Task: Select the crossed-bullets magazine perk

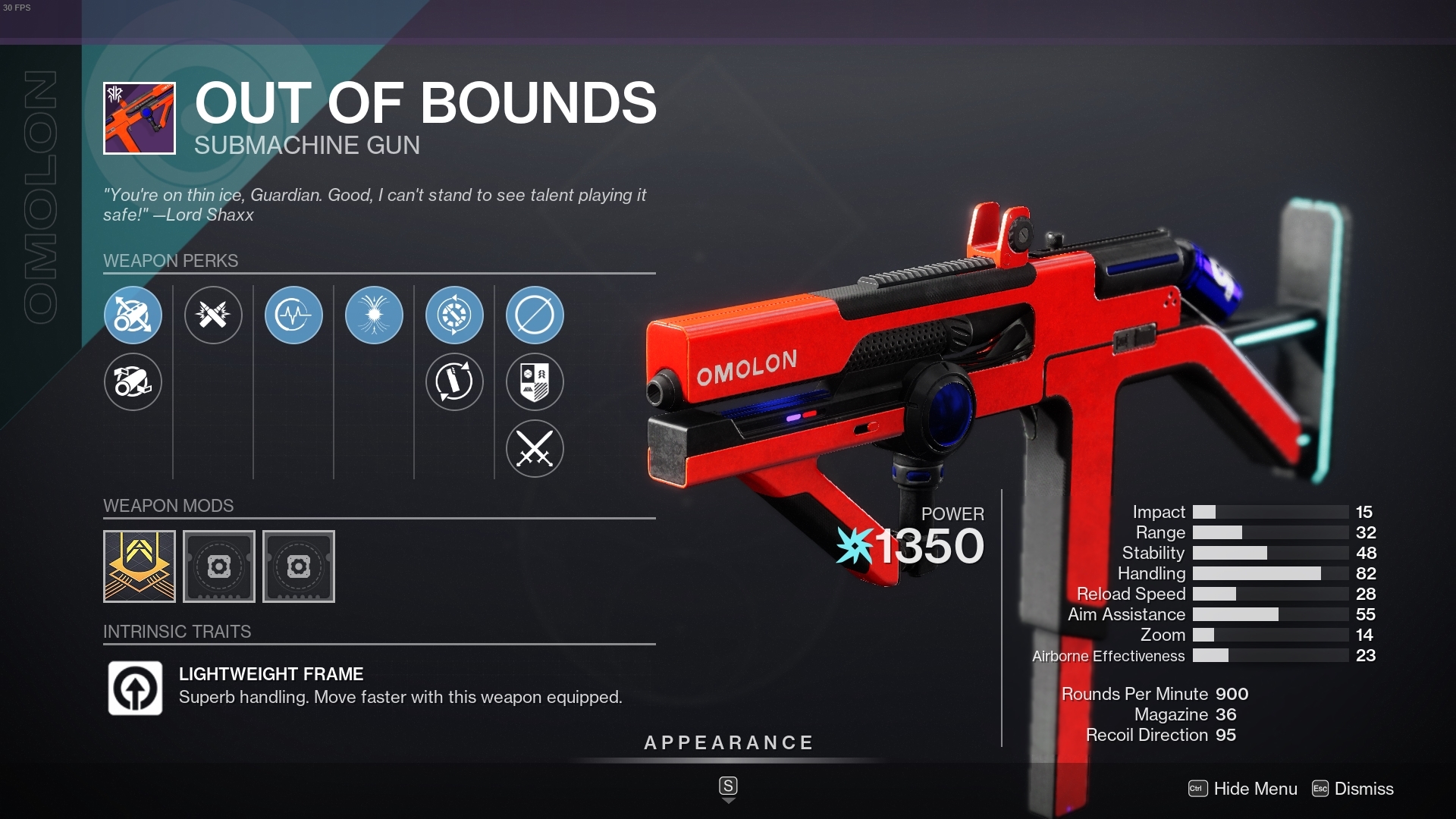Action: (x=213, y=315)
